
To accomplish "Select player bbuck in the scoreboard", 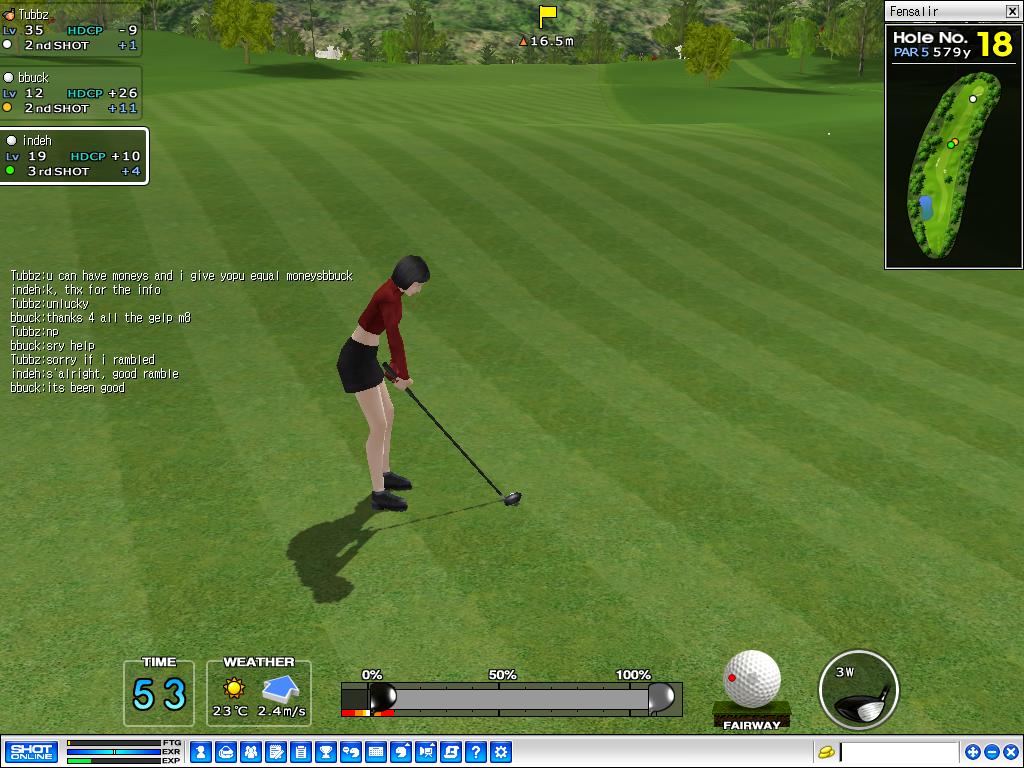I will pyautogui.click(x=70, y=92).
